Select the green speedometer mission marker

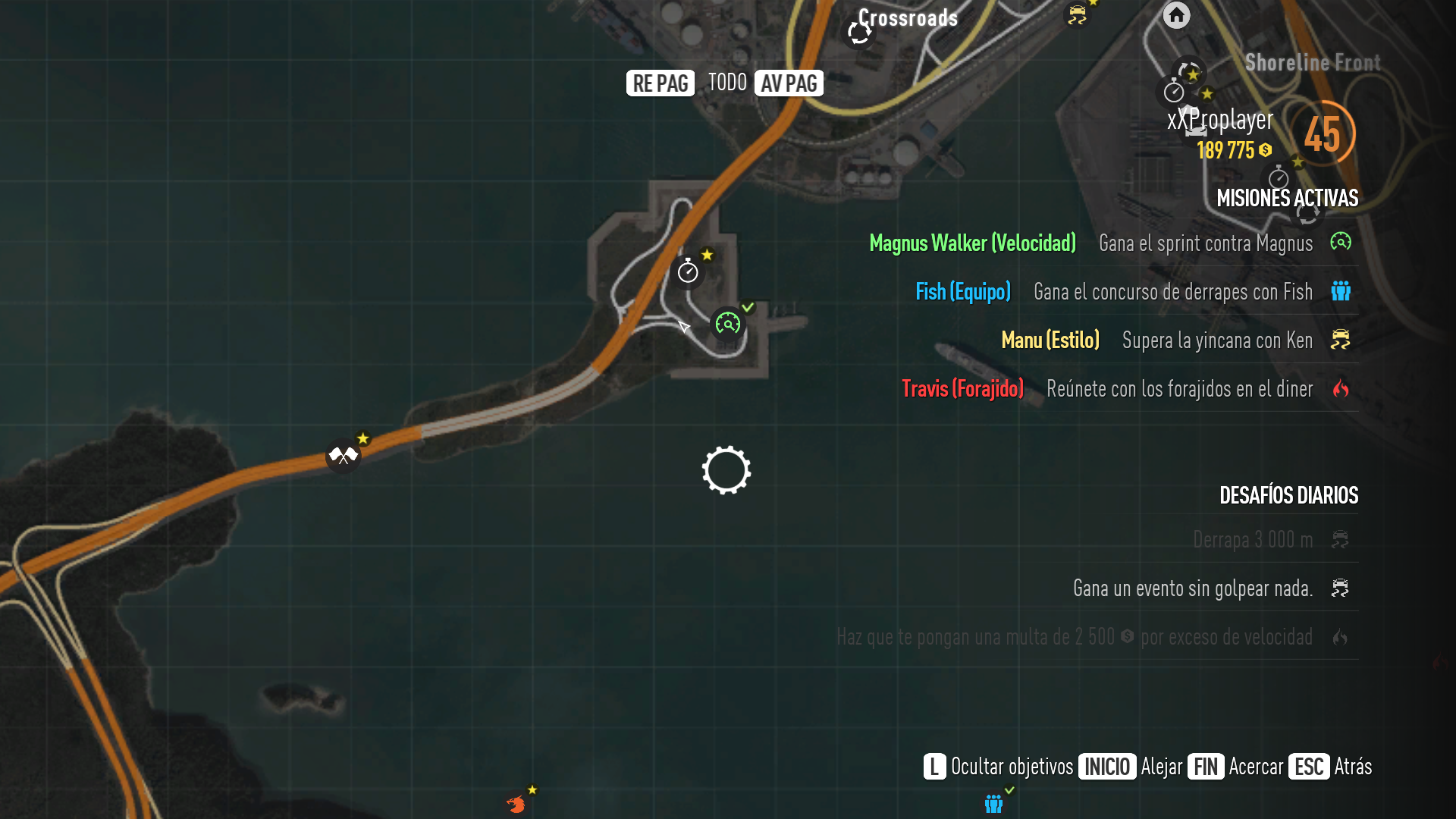728,325
